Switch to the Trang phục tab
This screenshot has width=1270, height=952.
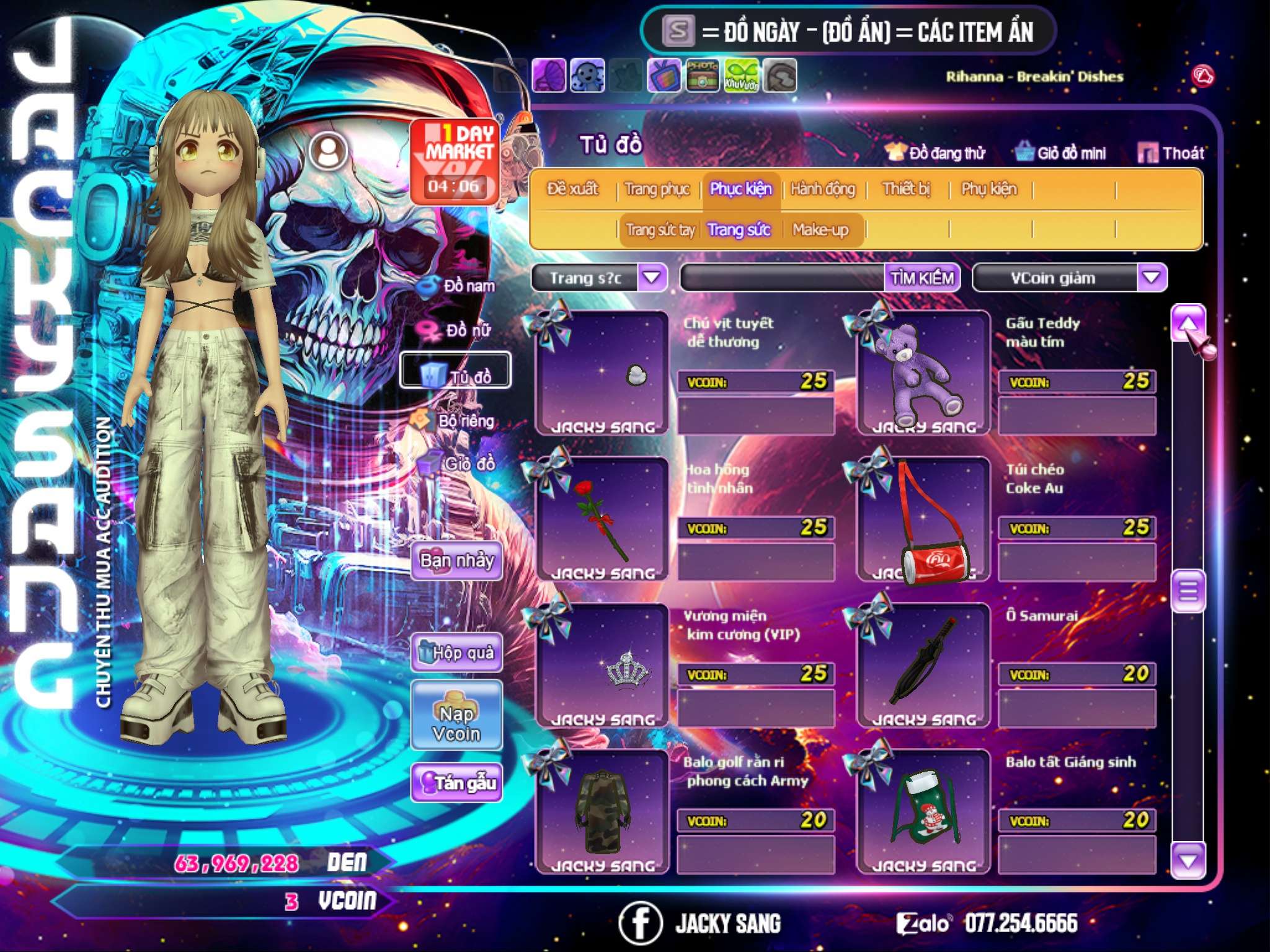tap(657, 189)
